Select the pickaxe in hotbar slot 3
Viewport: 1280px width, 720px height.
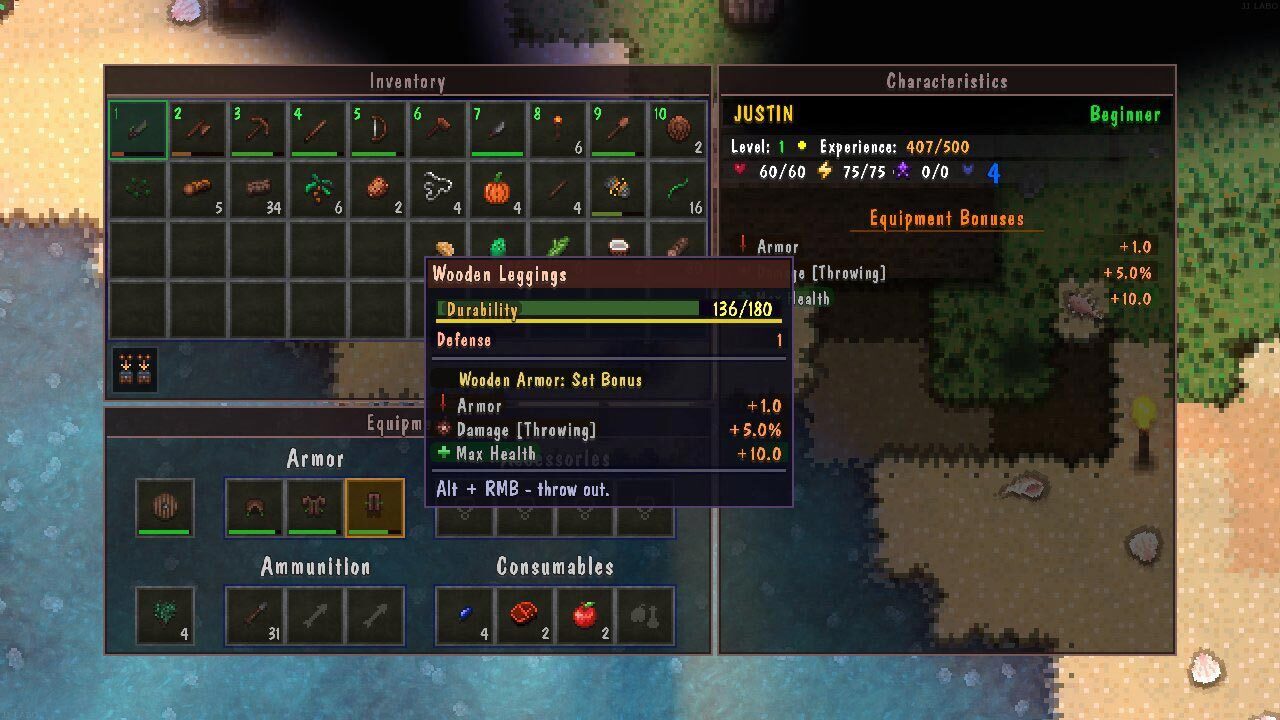[257, 129]
